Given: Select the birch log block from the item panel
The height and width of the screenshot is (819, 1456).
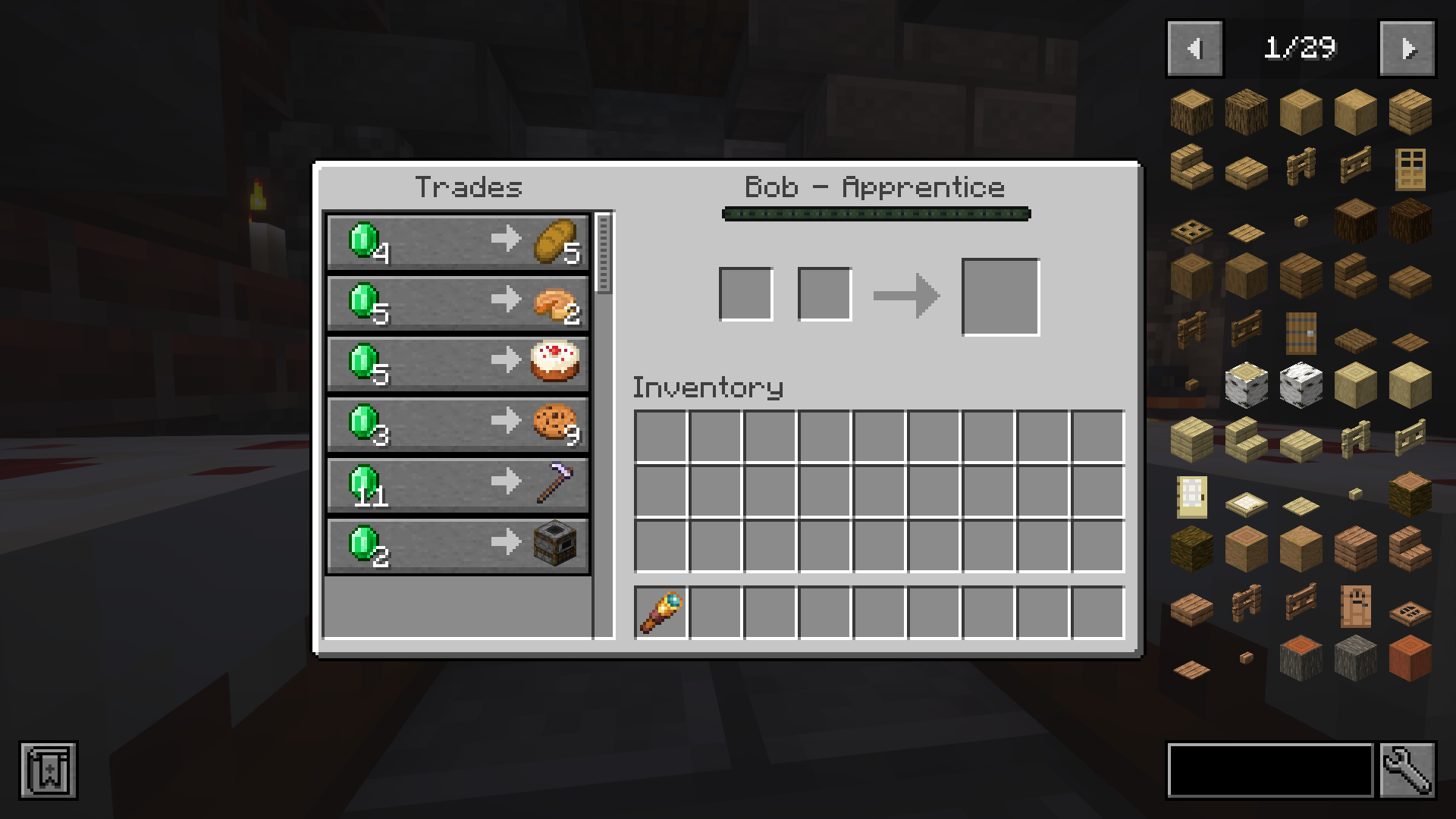Looking at the screenshot, I should pos(1245,384).
